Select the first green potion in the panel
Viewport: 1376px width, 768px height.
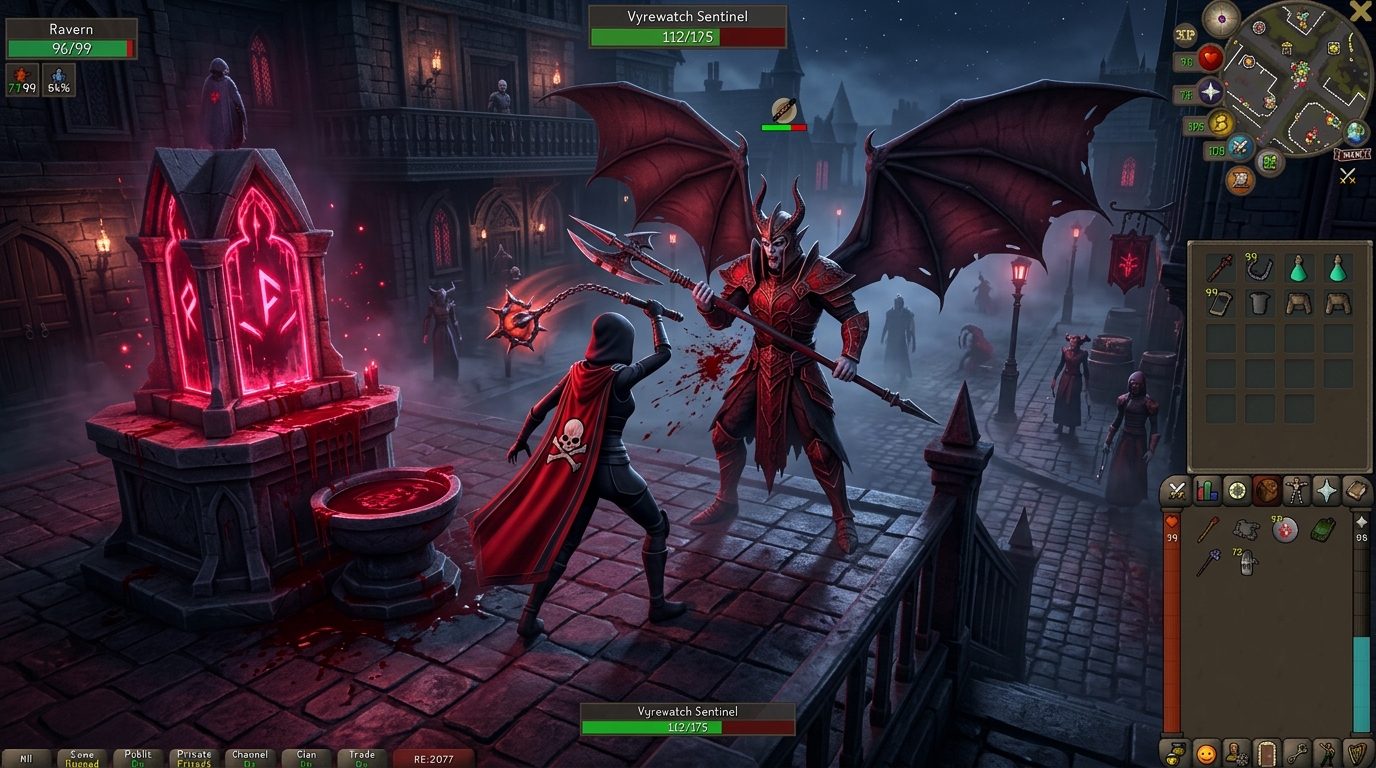pyautogui.click(x=1298, y=268)
